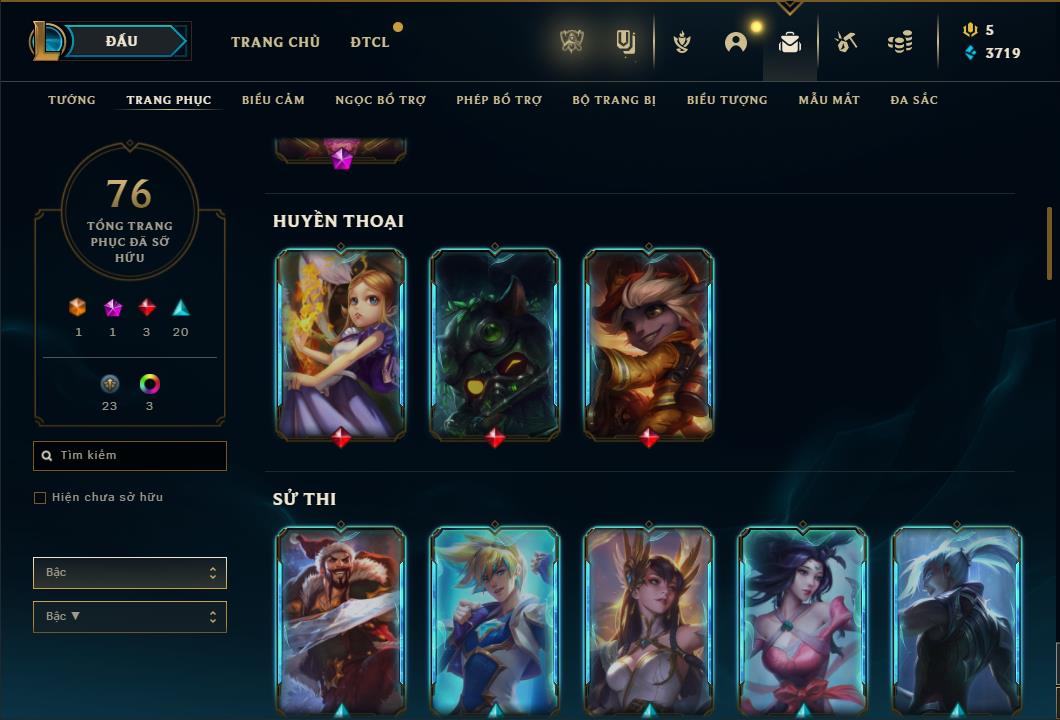Click the Tìm kiếm search field
1060x720 pixels.
tap(130, 456)
